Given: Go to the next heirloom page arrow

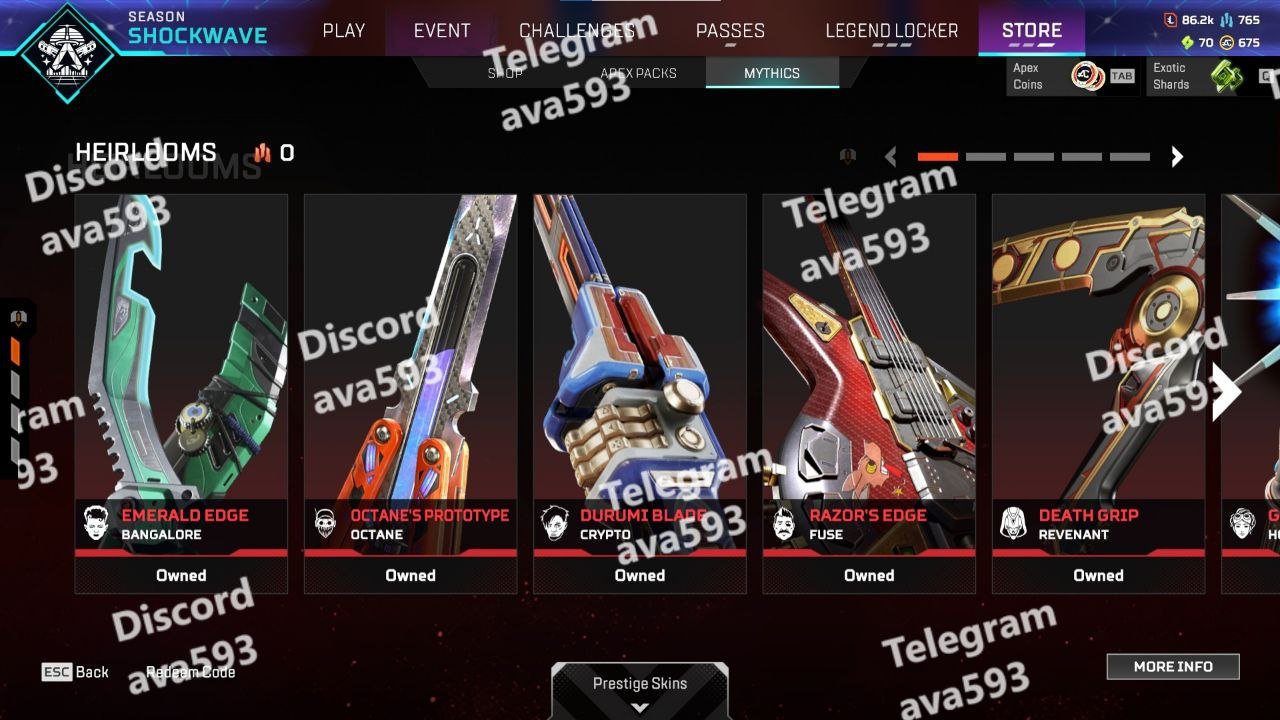Looking at the screenshot, I should 1177,156.
